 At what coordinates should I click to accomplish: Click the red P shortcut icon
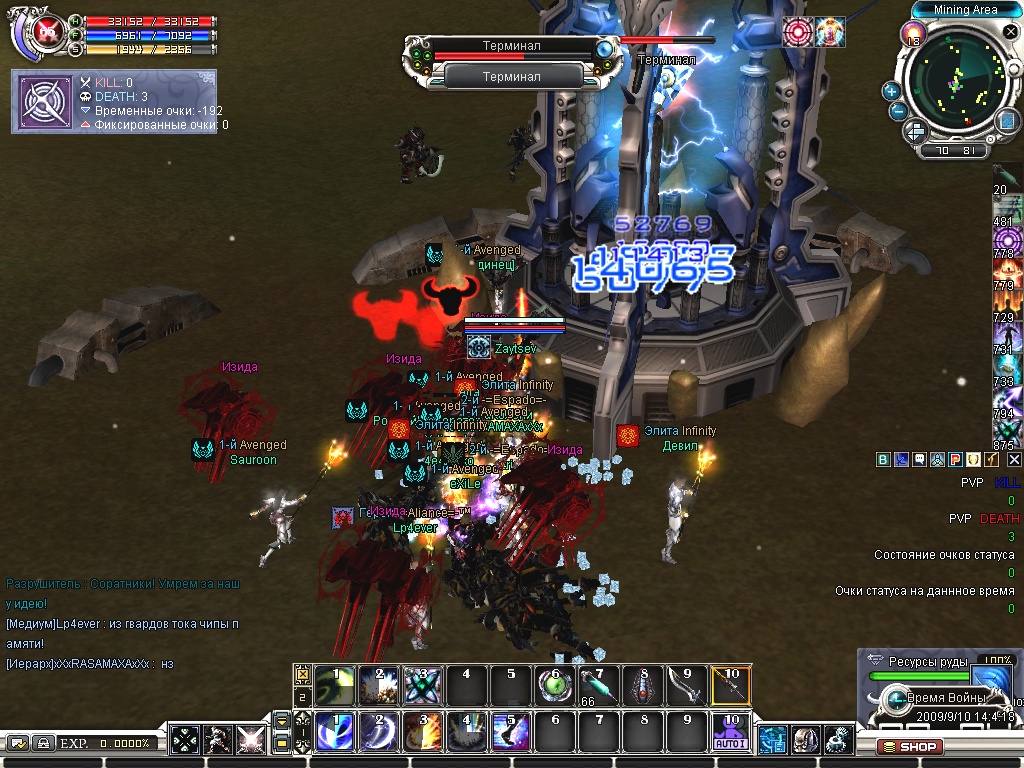(955, 459)
